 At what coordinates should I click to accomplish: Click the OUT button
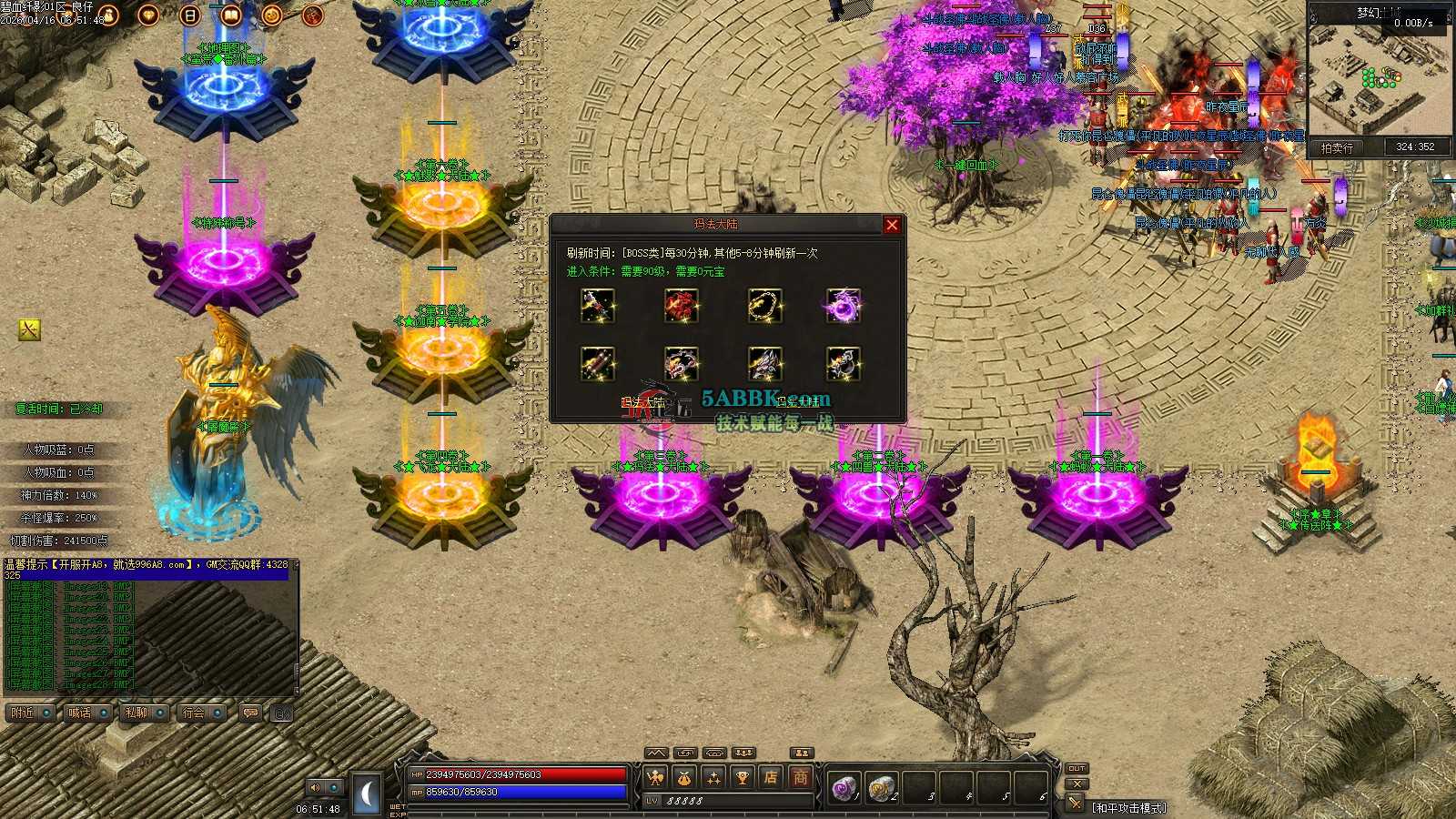[1077, 768]
